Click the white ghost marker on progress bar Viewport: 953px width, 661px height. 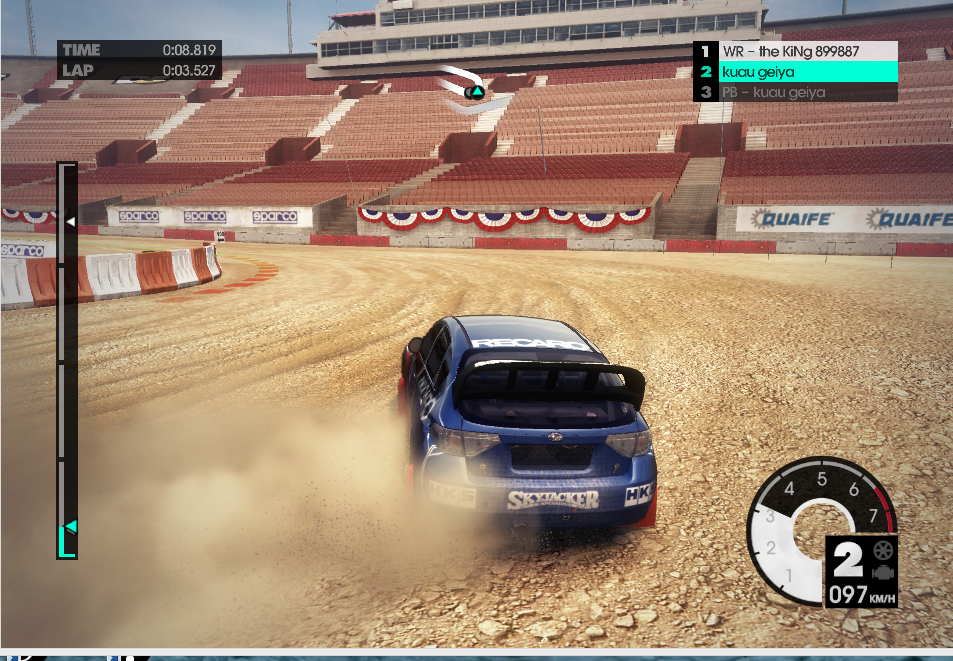coord(70,221)
